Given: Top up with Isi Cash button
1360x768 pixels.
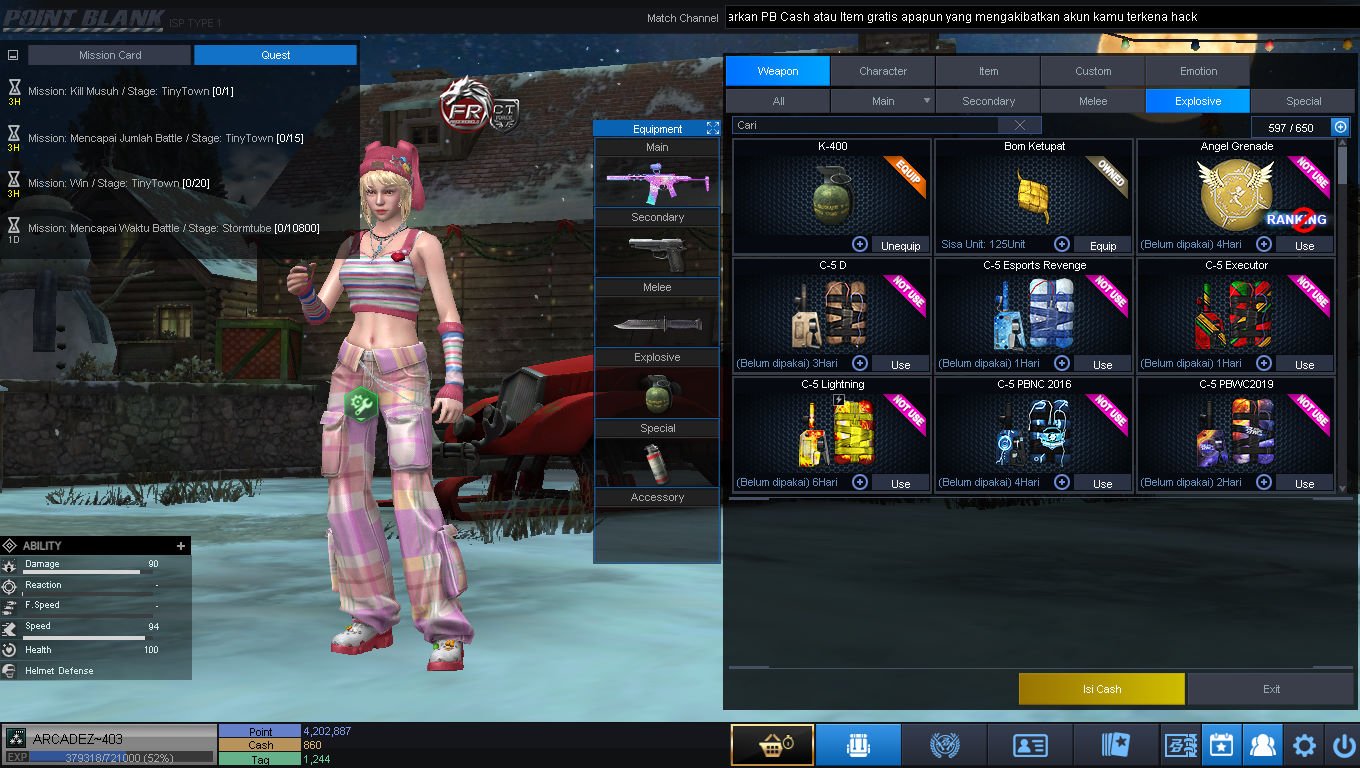Looking at the screenshot, I should pyautogui.click(x=1101, y=689).
